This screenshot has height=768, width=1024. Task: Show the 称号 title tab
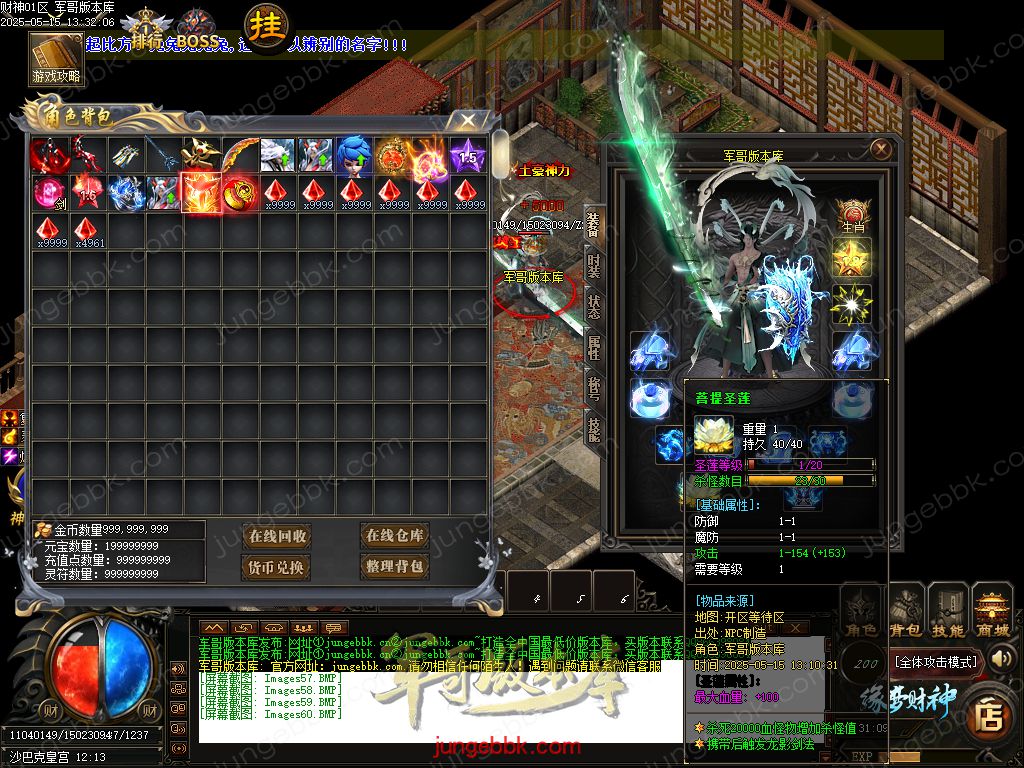(594, 388)
